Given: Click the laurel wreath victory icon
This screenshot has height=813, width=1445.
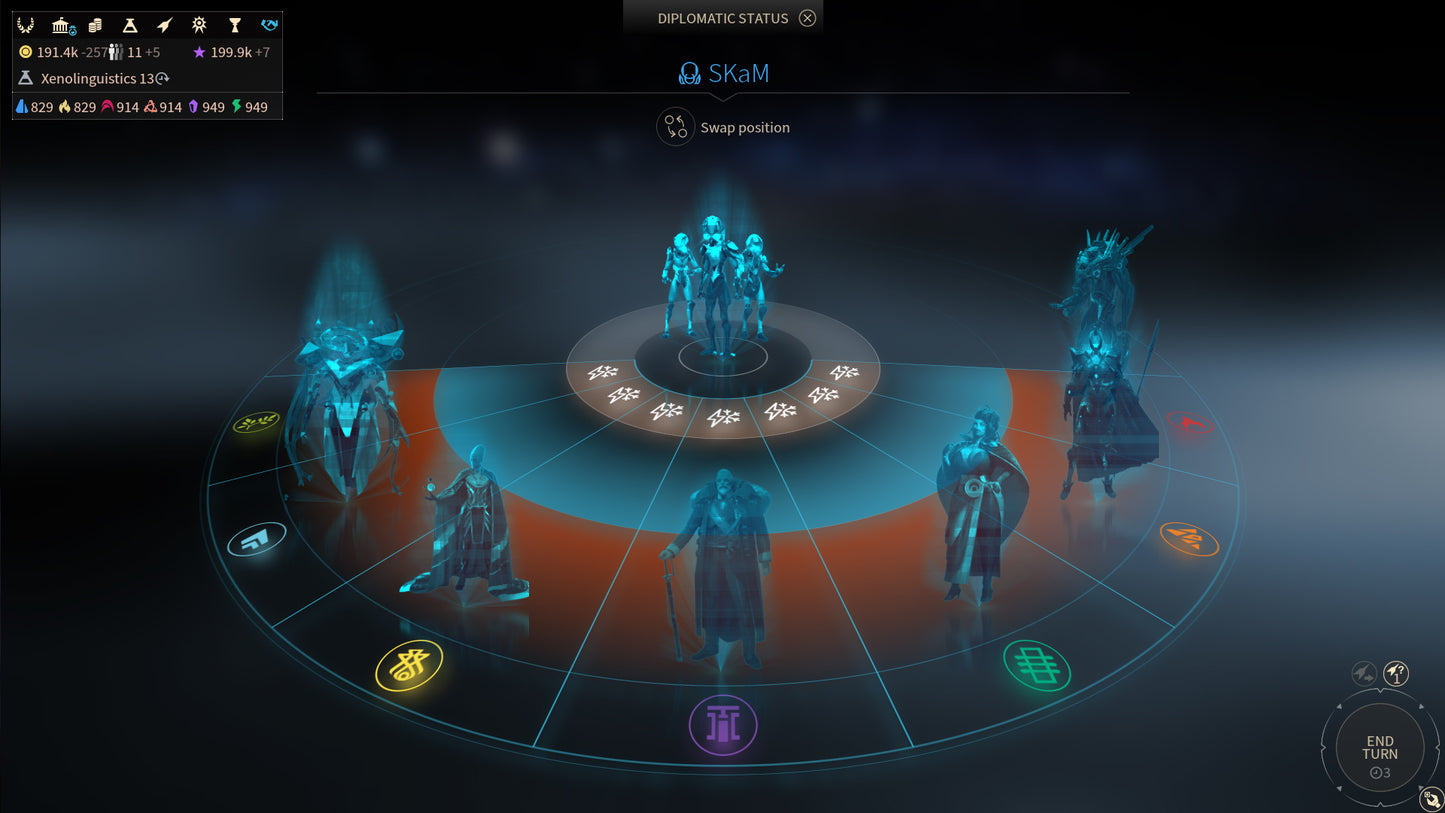Looking at the screenshot, I should (x=25, y=25).
